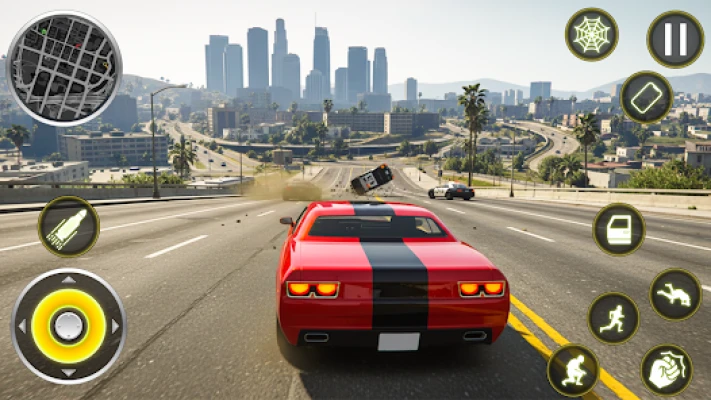Tap the crouch figure button
This screenshot has width=711, height=400.
573,370
